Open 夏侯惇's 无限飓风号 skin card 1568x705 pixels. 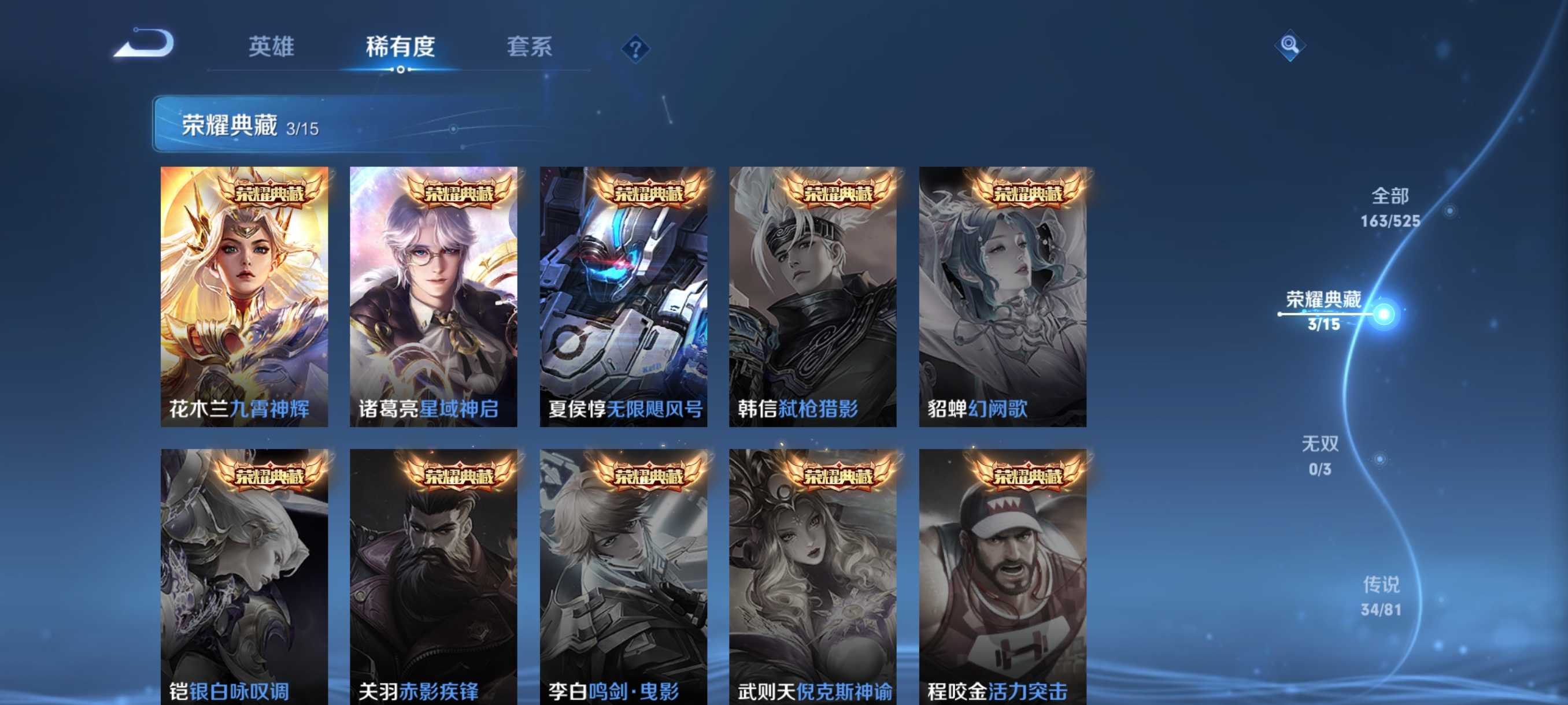[624, 298]
